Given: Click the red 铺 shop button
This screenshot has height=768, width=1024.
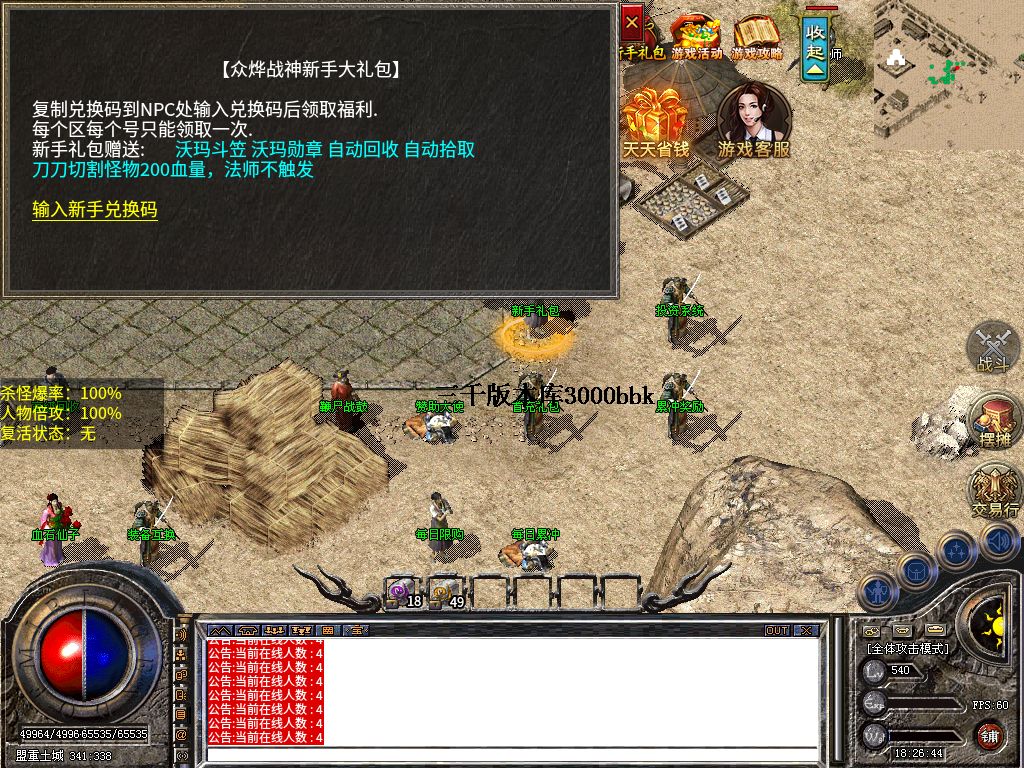Looking at the screenshot, I should [990, 736].
